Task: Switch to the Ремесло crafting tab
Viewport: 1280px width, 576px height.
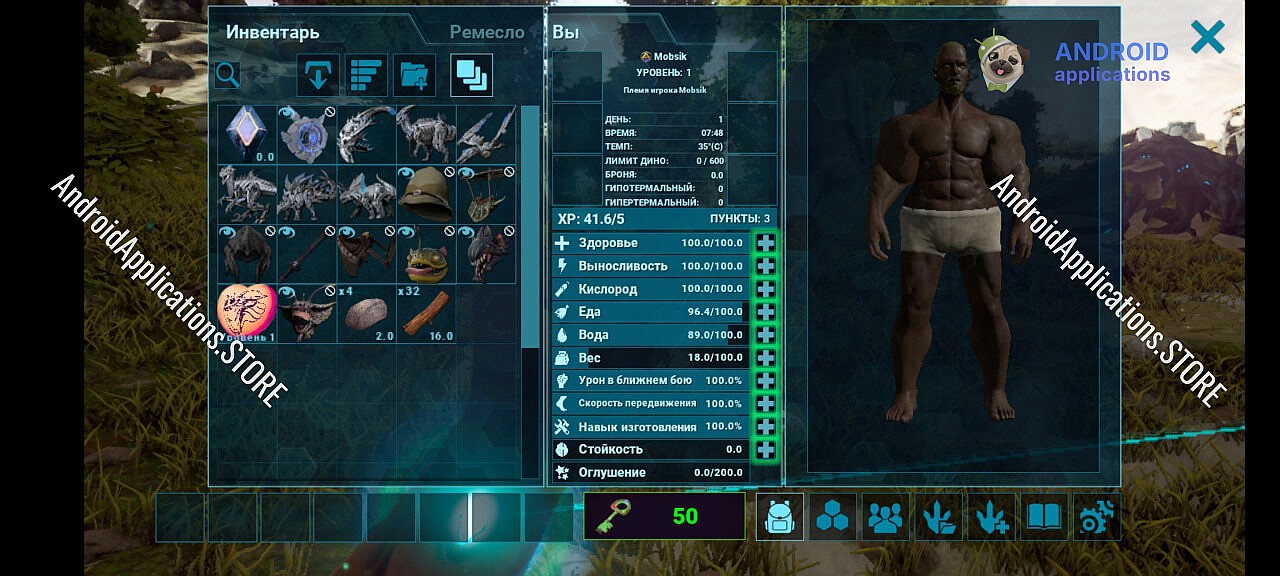Action: 487,32
